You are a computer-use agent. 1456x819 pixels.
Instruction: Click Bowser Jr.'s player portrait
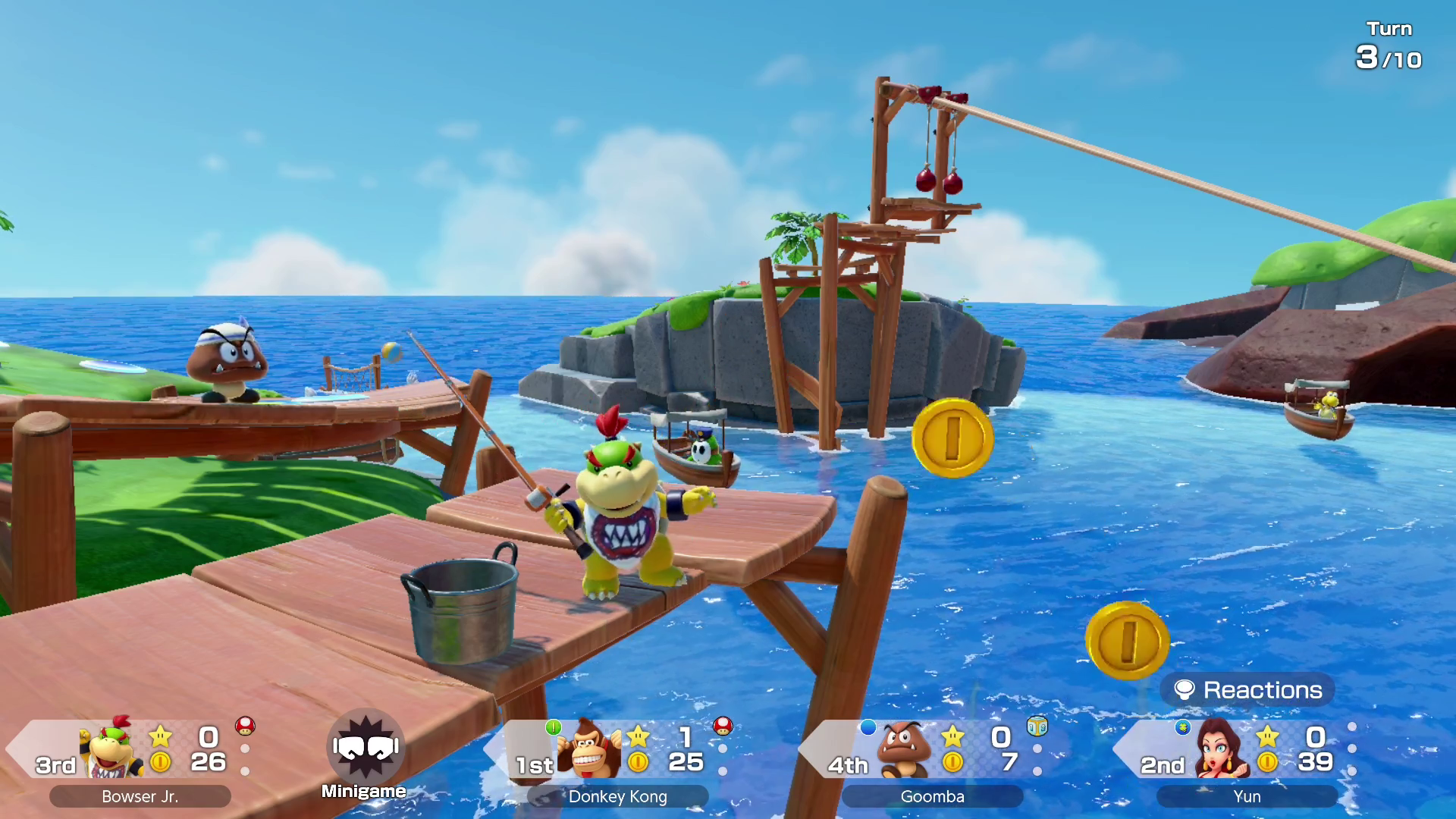coord(112,750)
